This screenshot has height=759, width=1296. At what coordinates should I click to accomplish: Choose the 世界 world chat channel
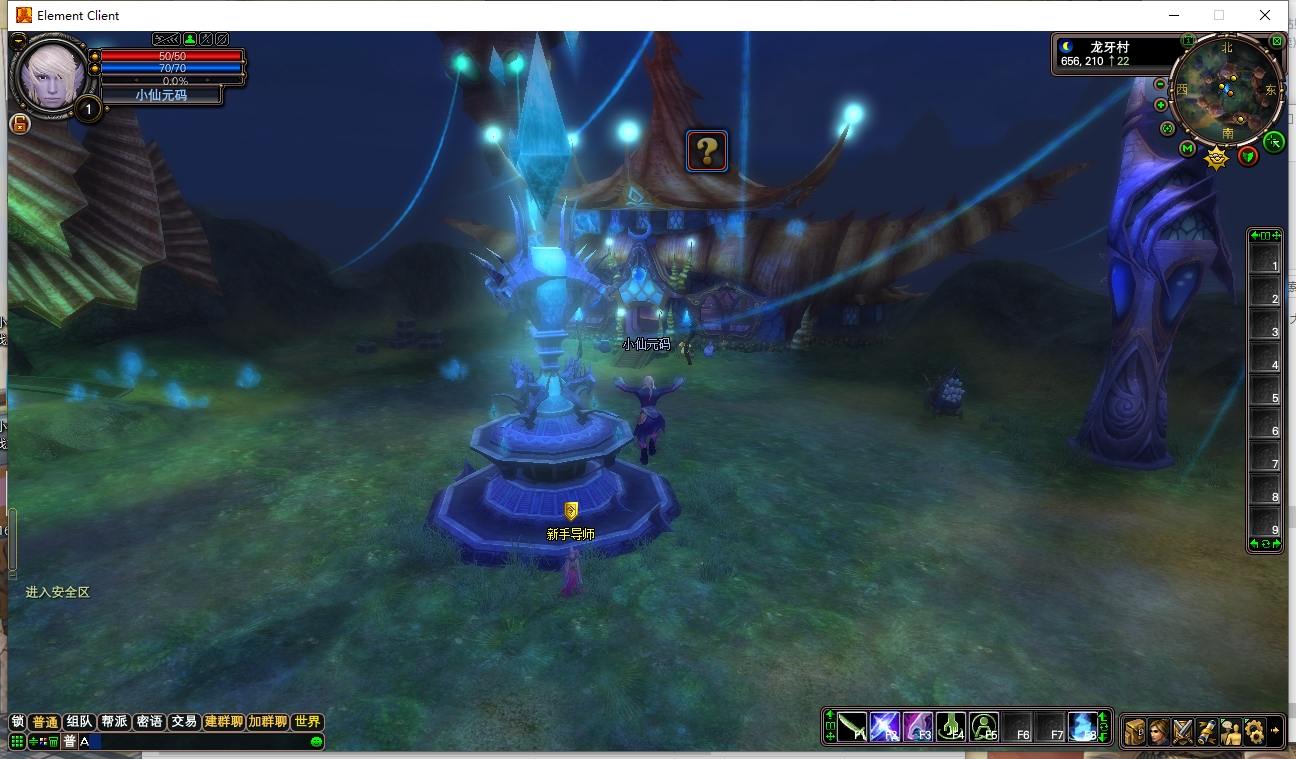click(308, 722)
